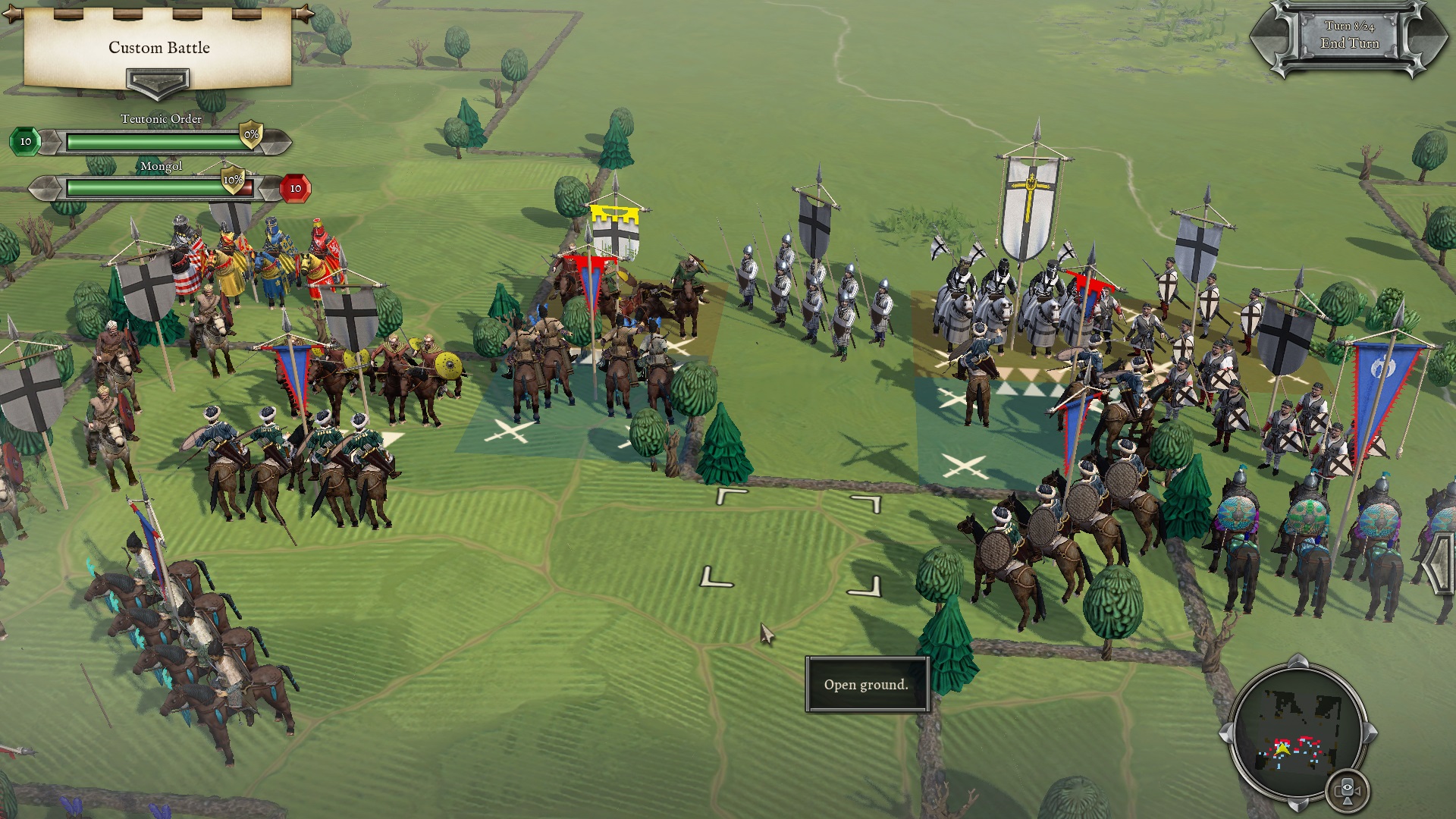Image resolution: width=1456 pixels, height=819 pixels.
Task: Click the minimap's right arrow stud
Action: (x=1370, y=734)
